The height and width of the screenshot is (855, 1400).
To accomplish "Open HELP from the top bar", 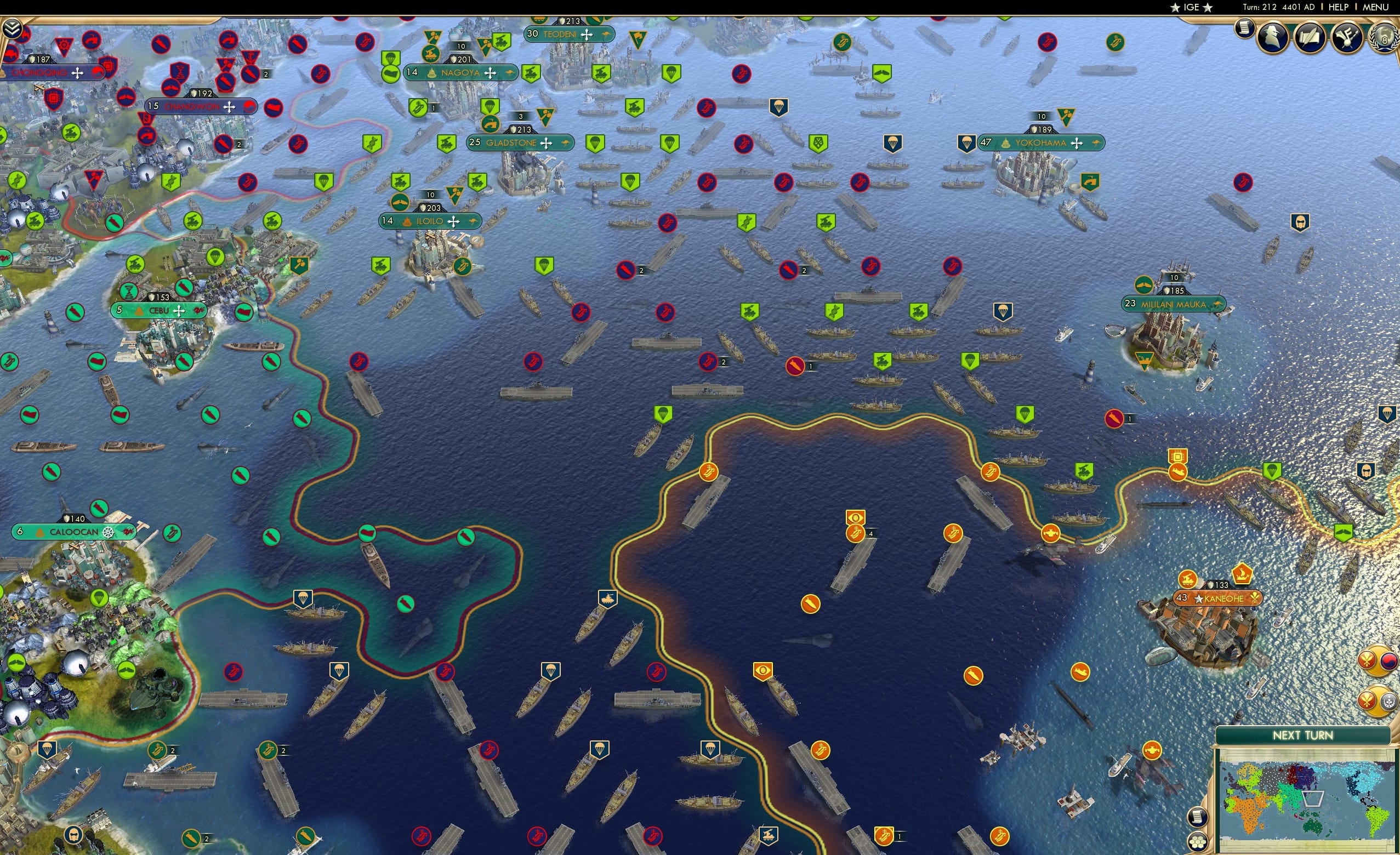I will pos(1339,7).
